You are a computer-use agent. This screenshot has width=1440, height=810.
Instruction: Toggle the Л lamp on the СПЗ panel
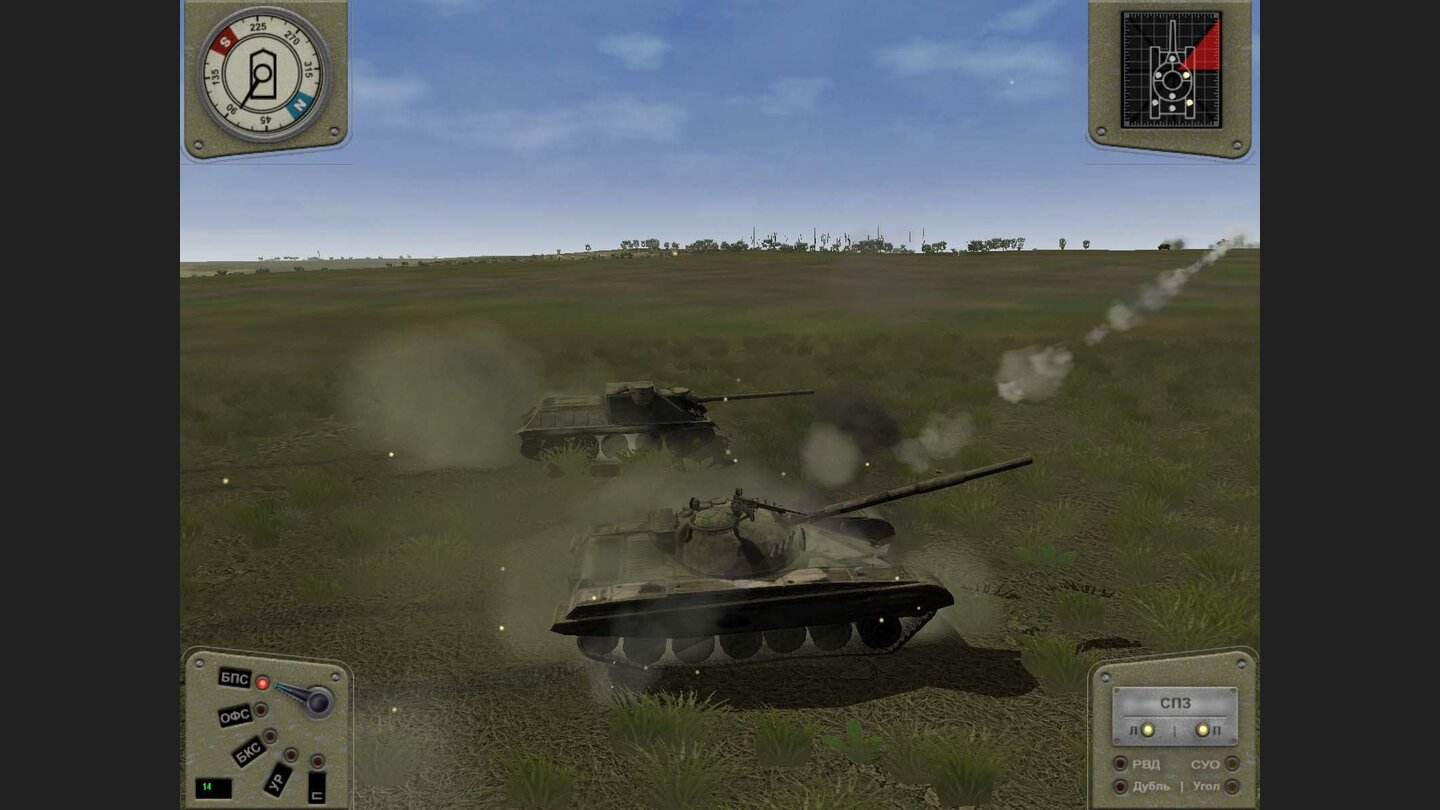click(1147, 730)
